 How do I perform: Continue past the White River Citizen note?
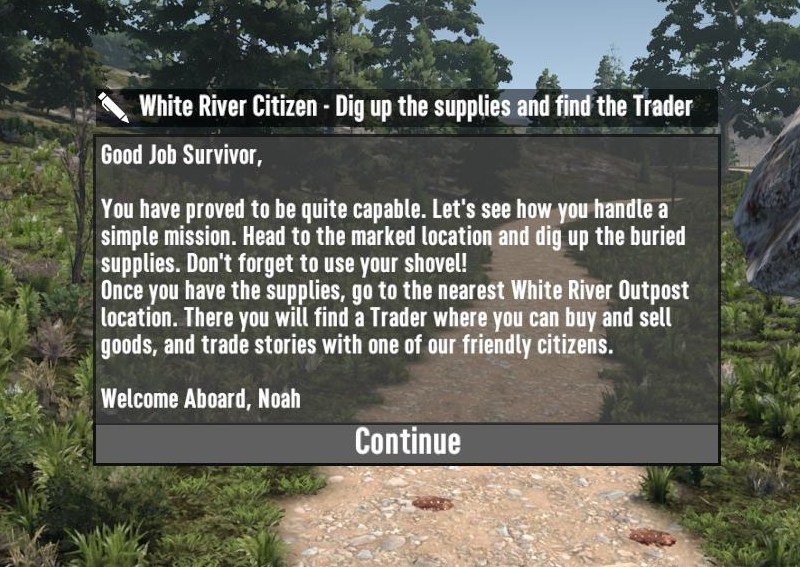click(x=407, y=442)
